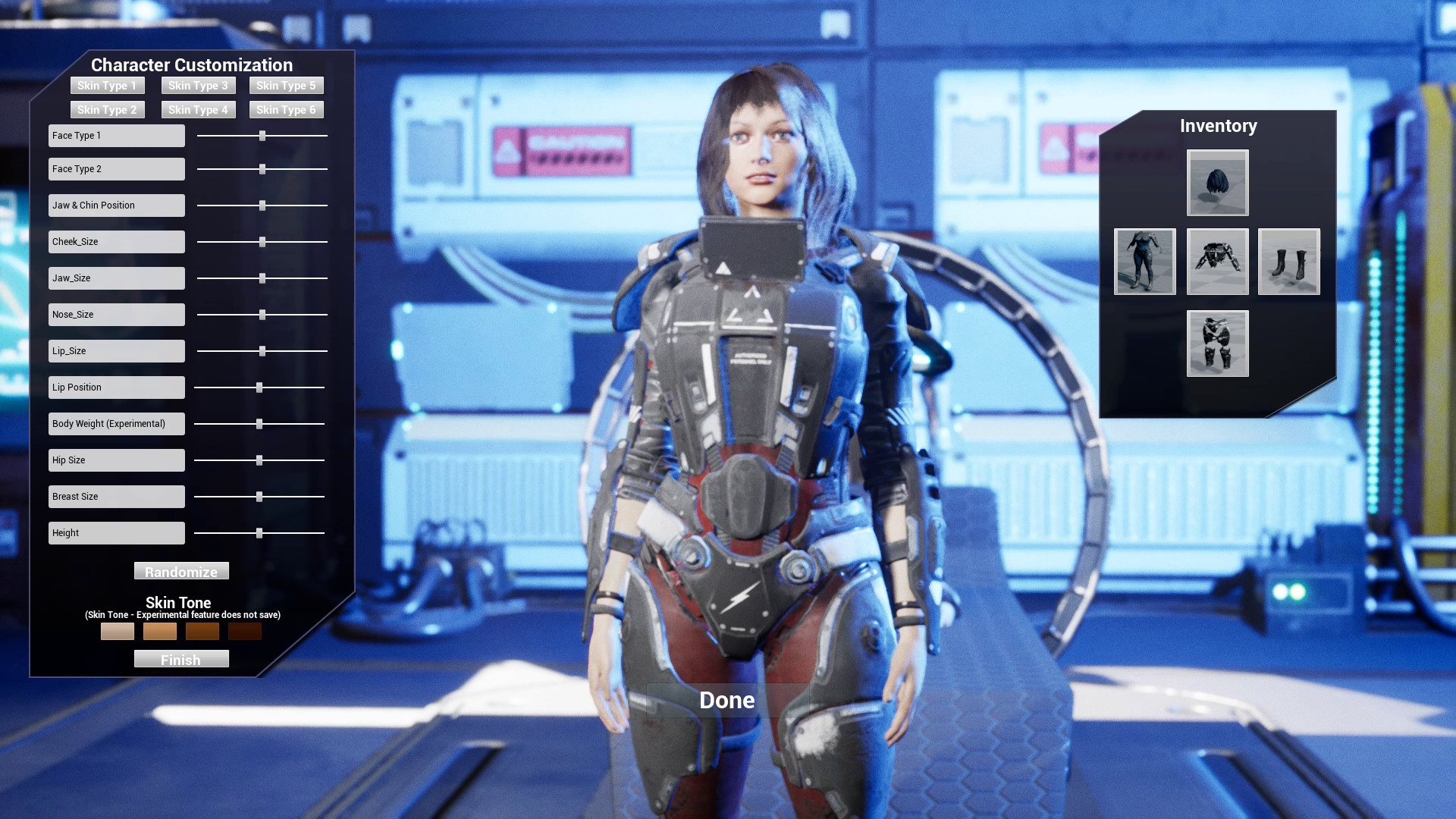Viewport: 1456px width, 819px height.
Task: Confirm with the Done button
Action: pyautogui.click(x=726, y=700)
